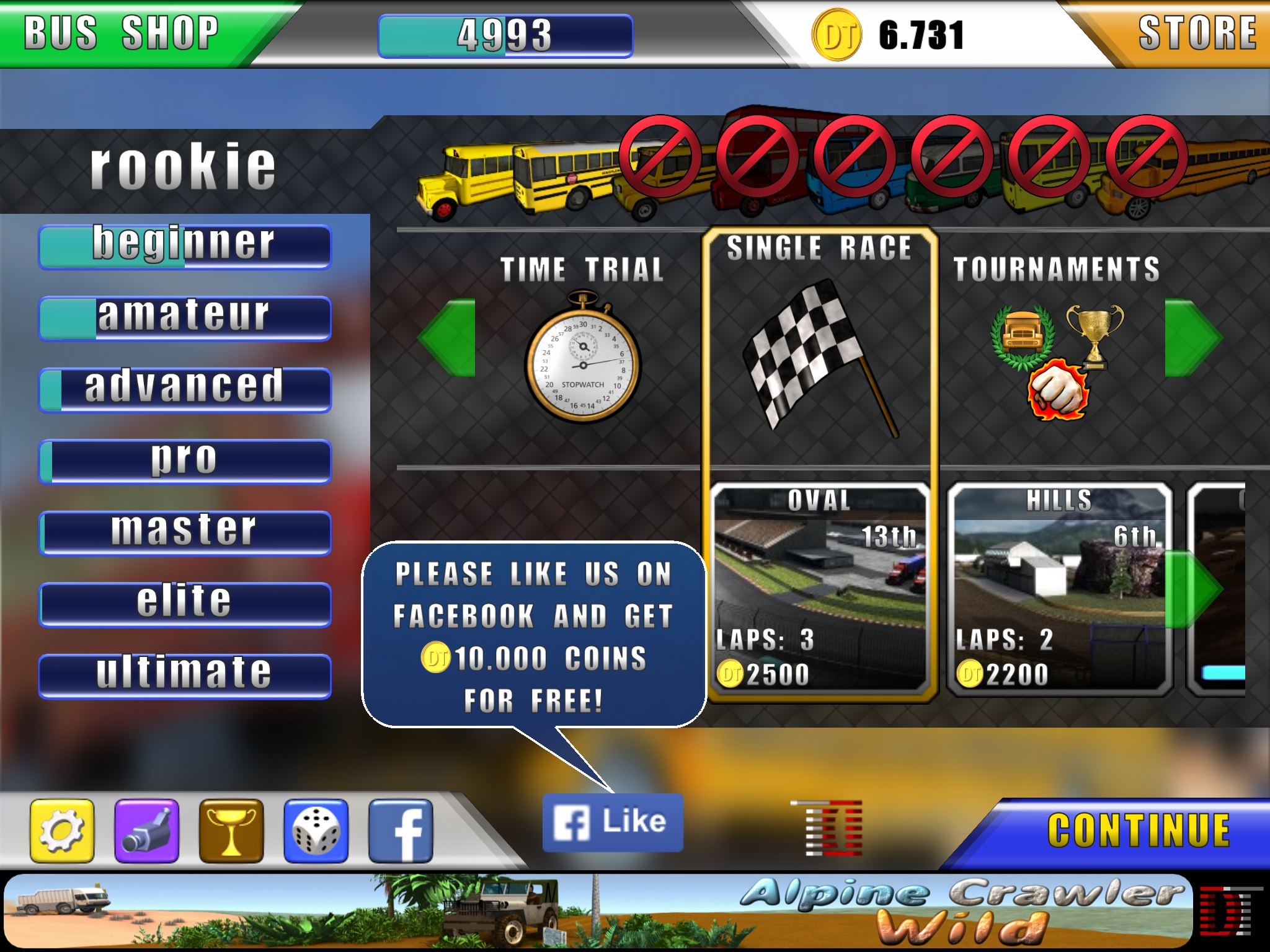Open settings with the gear icon
Screen dimensions: 1270x952
62,831
